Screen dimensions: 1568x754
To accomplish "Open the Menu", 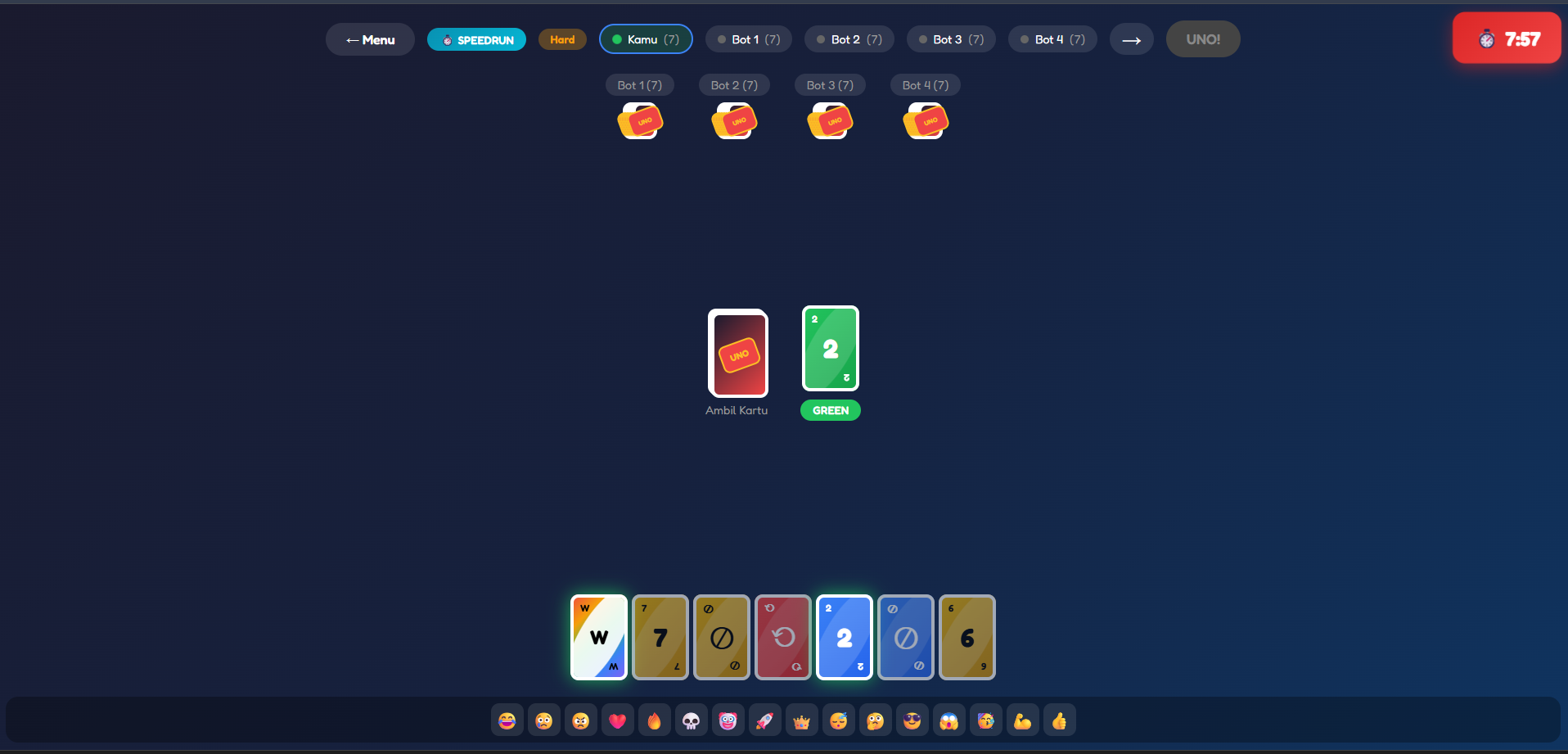I will tap(370, 38).
